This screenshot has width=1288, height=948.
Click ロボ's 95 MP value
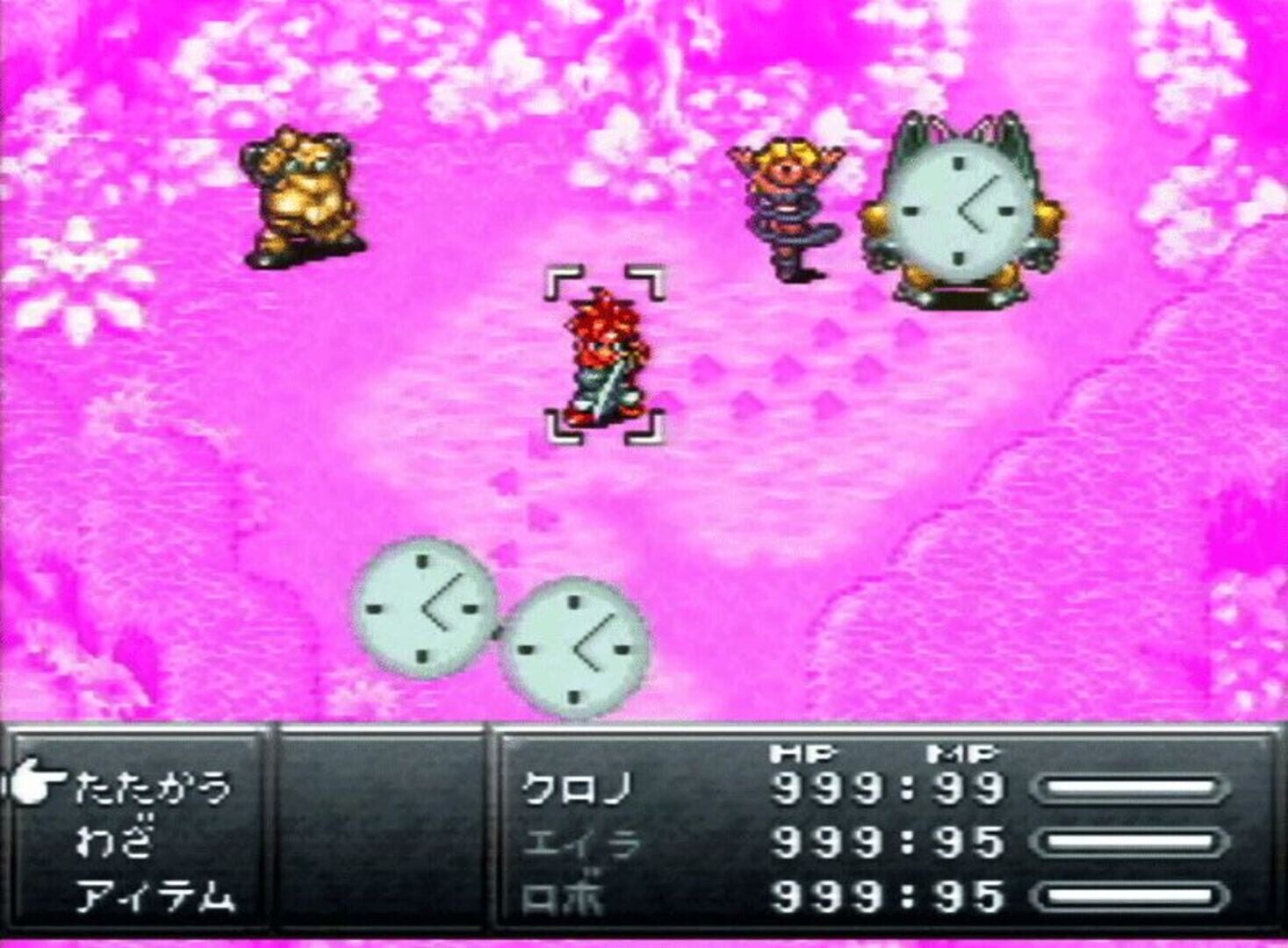click(970, 897)
